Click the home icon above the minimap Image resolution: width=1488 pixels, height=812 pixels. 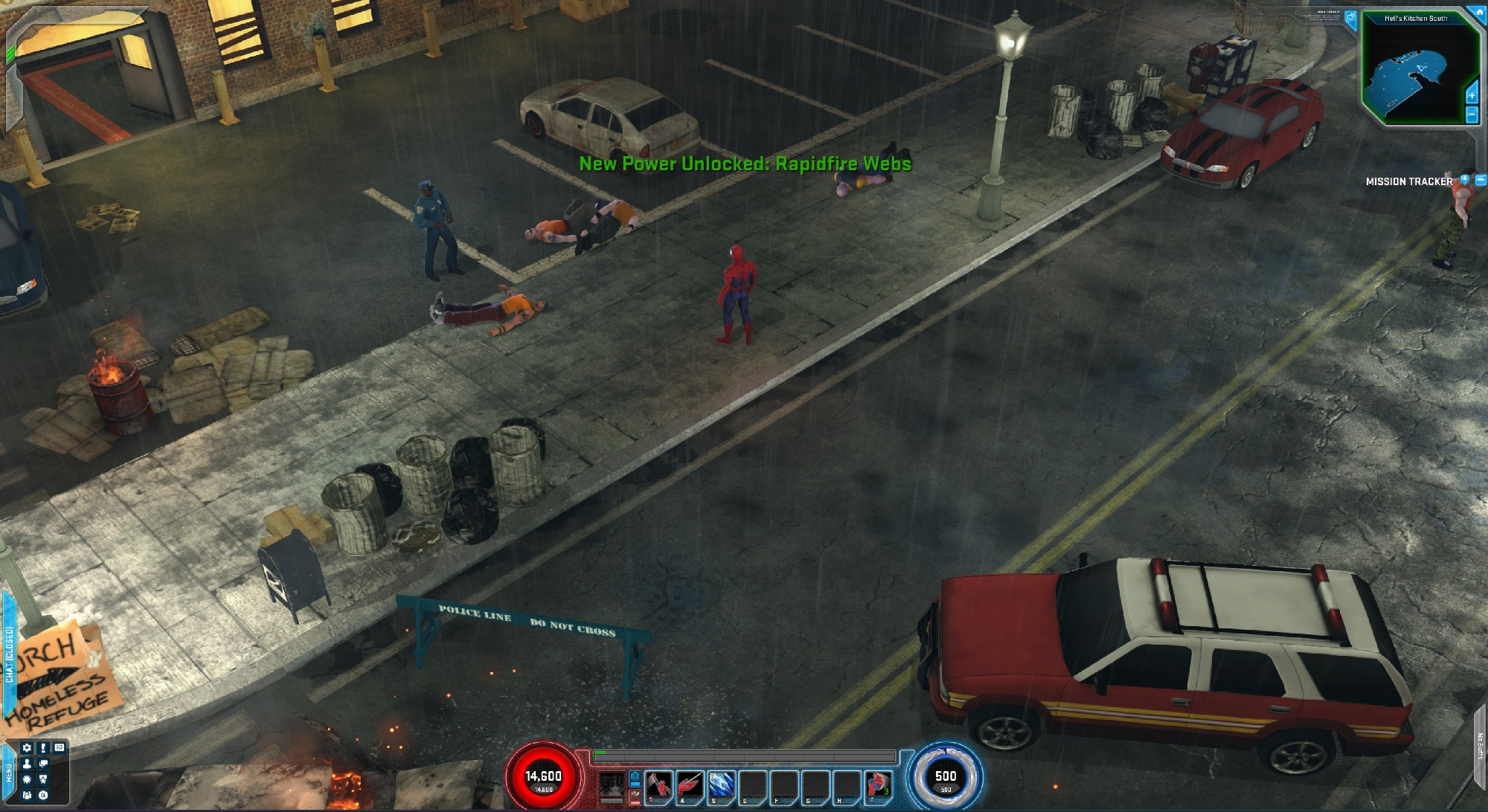click(x=1478, y=11)
